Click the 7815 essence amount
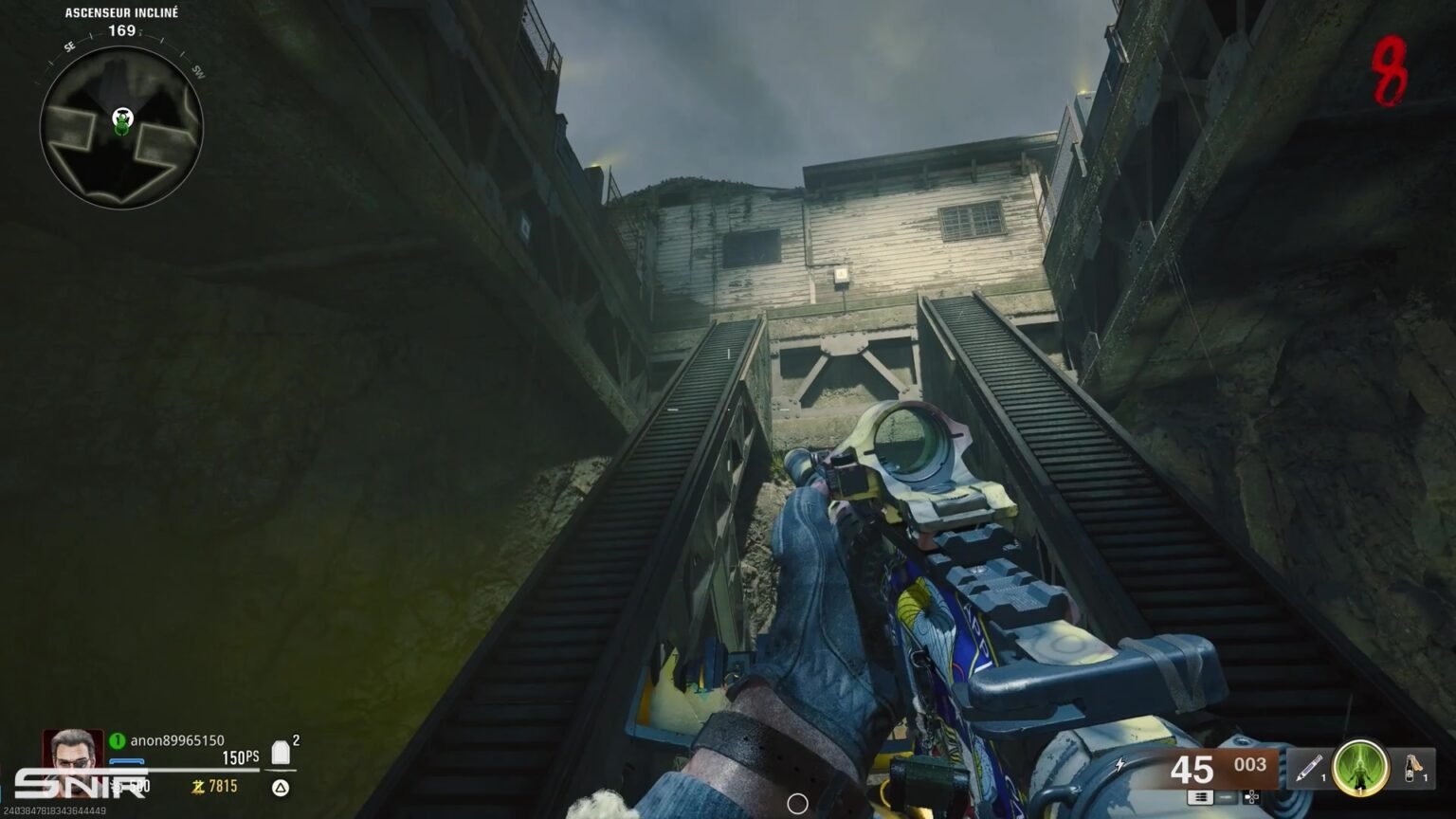Image resolution: width=1456 pixels, height=819 pixels. pyautogui.click(x=223, y=787)
